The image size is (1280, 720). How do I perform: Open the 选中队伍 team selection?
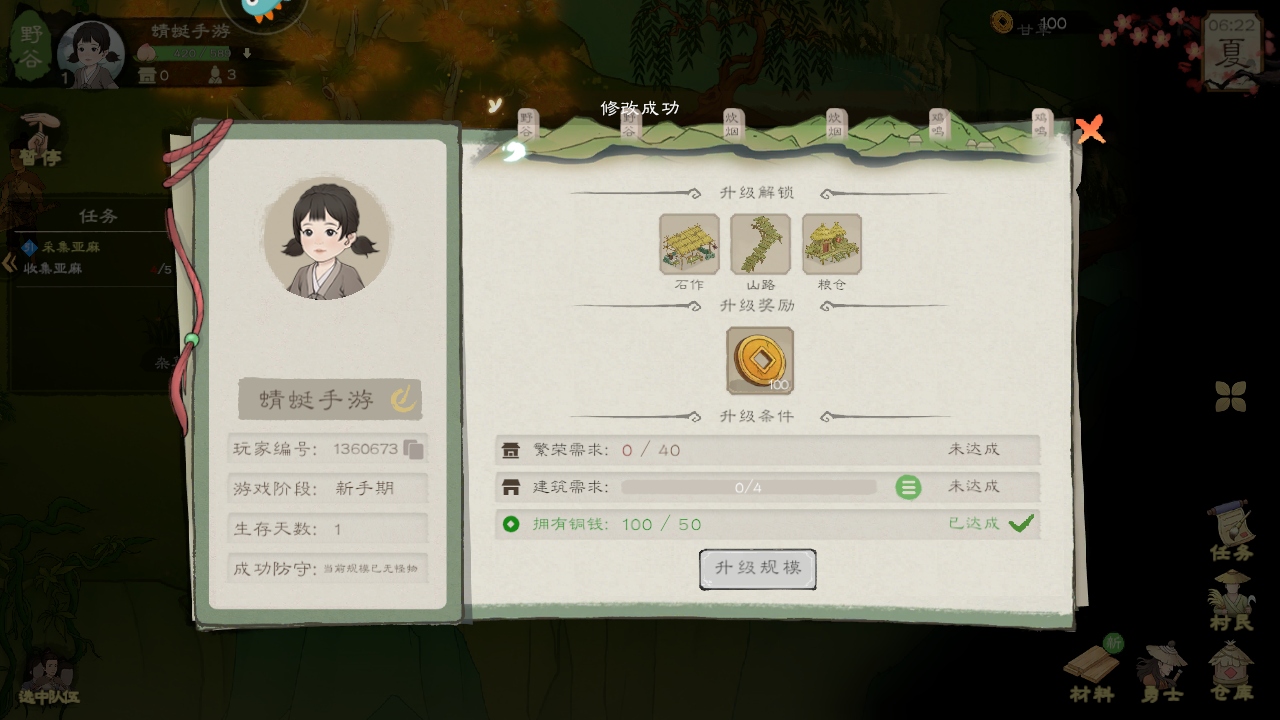[48, 678]
